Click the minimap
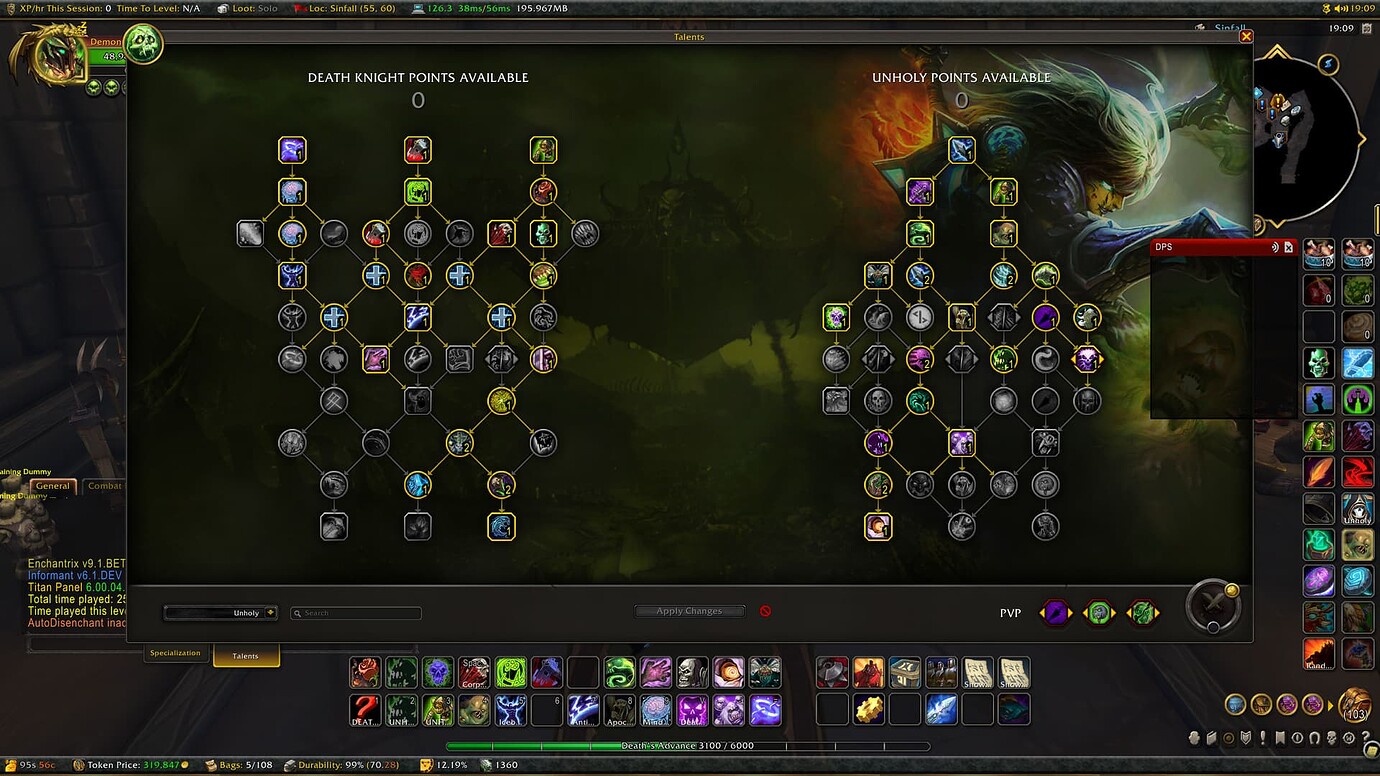The width and height of the screenshot is (1380, 776). click(x=1300, y=133)
